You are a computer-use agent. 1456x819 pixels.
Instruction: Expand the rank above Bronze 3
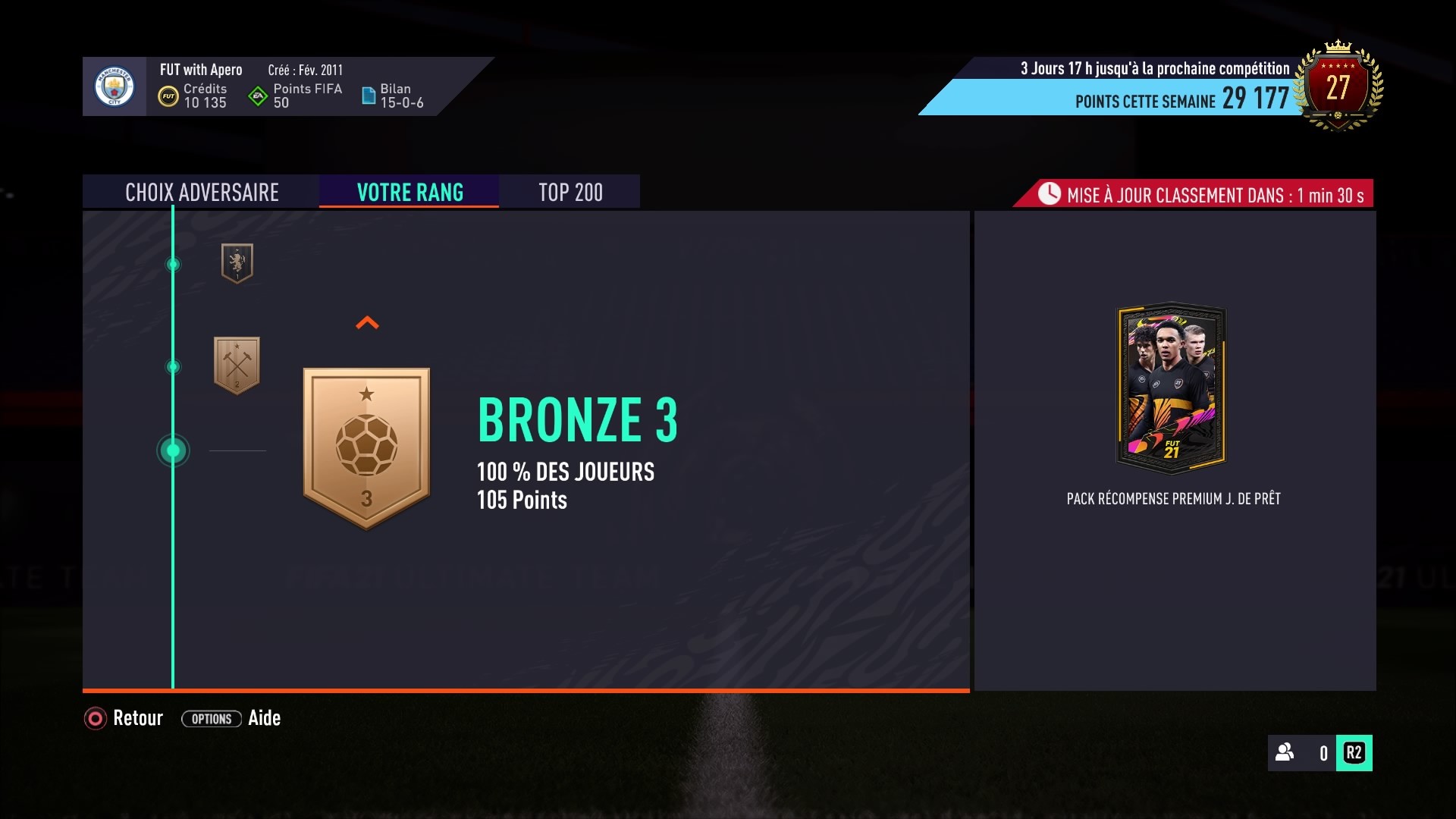coord(367,322)
